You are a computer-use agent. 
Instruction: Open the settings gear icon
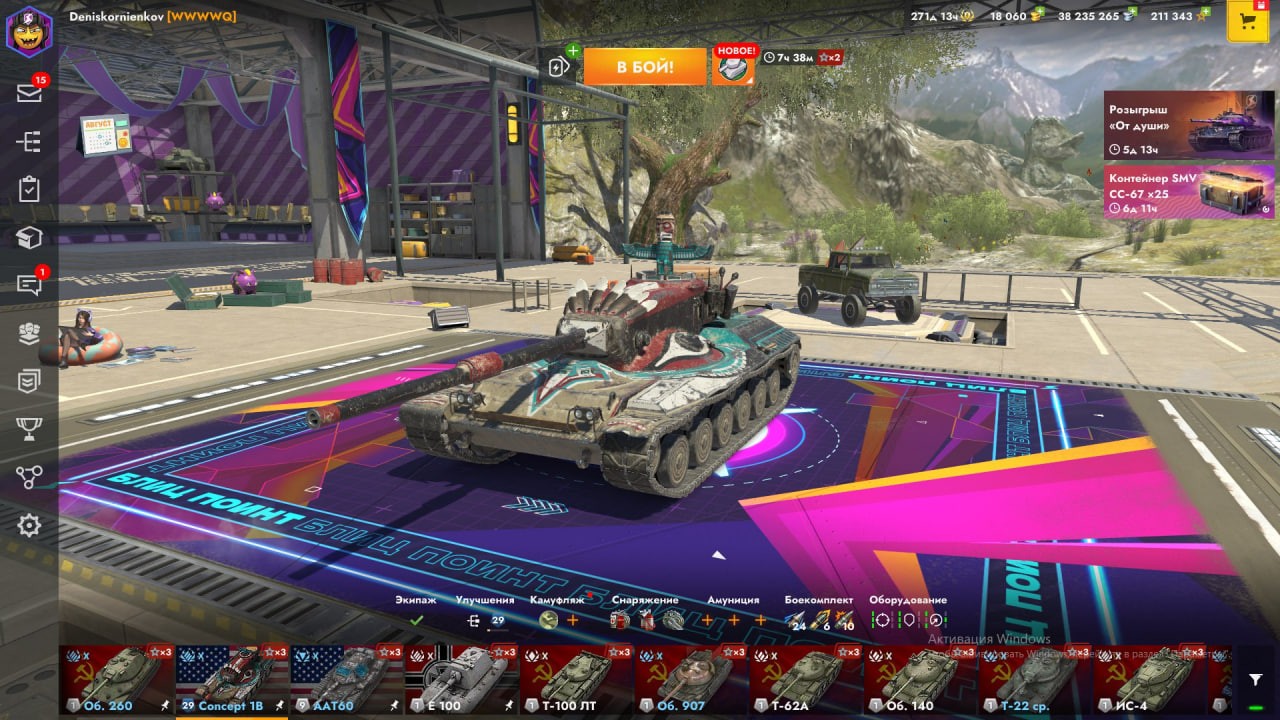pyautogui.click(x=29, y=525)
